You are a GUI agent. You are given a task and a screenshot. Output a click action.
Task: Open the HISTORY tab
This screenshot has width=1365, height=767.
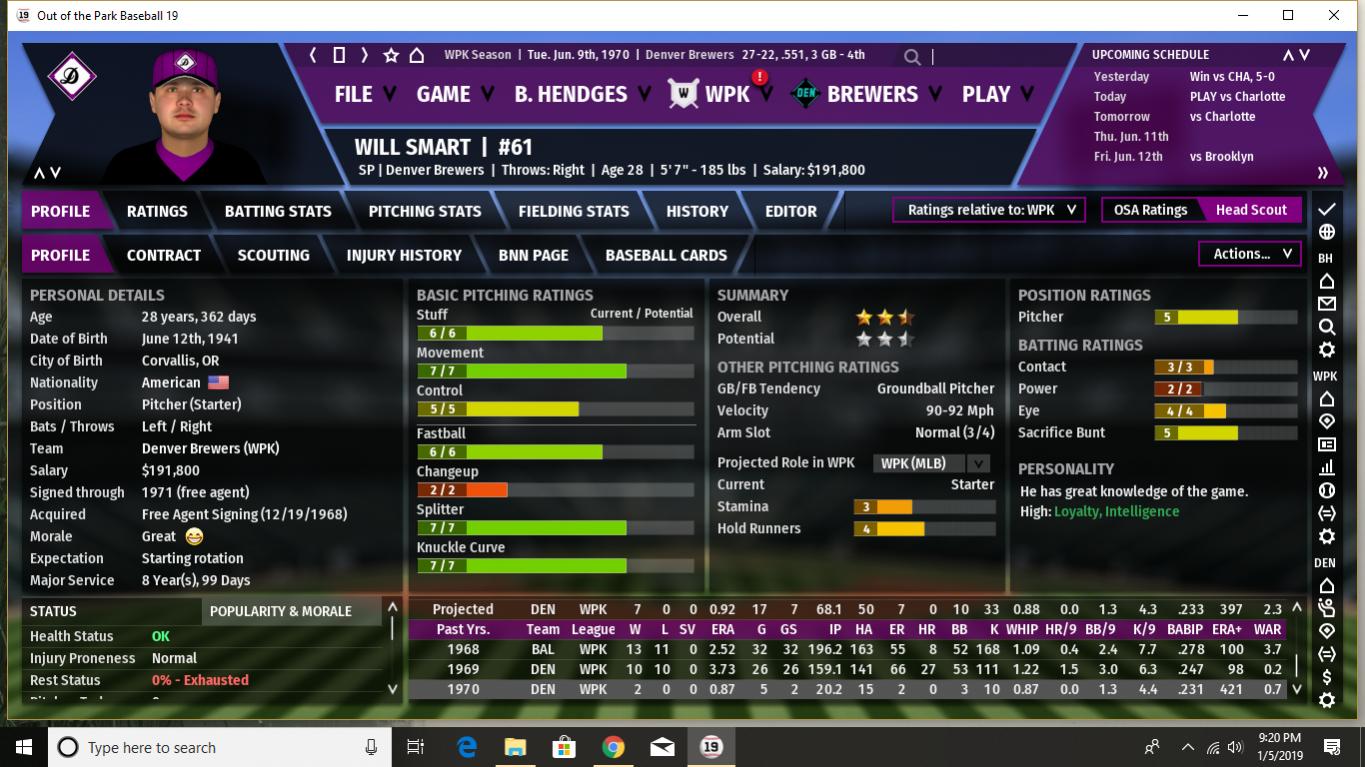point(697,211)
